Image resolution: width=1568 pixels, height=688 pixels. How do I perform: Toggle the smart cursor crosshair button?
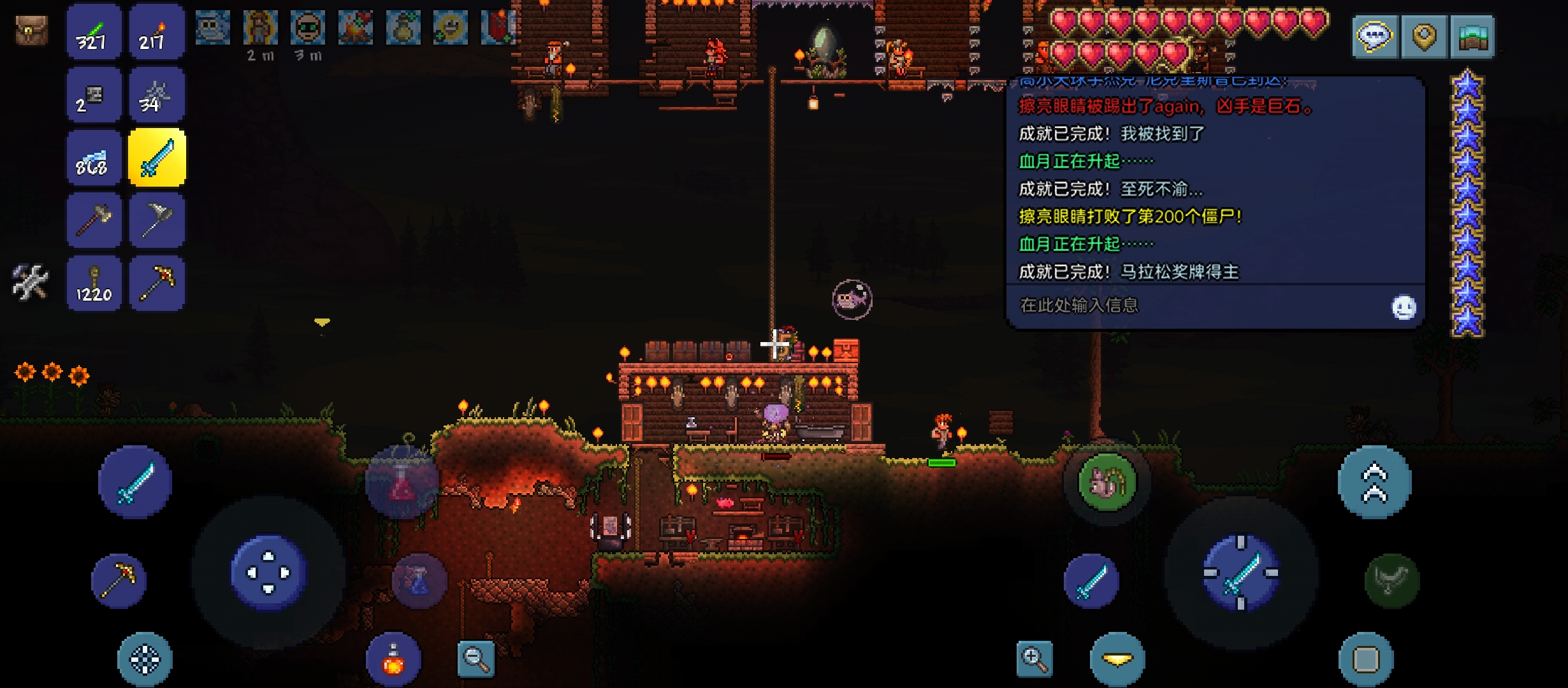[145, 659]
